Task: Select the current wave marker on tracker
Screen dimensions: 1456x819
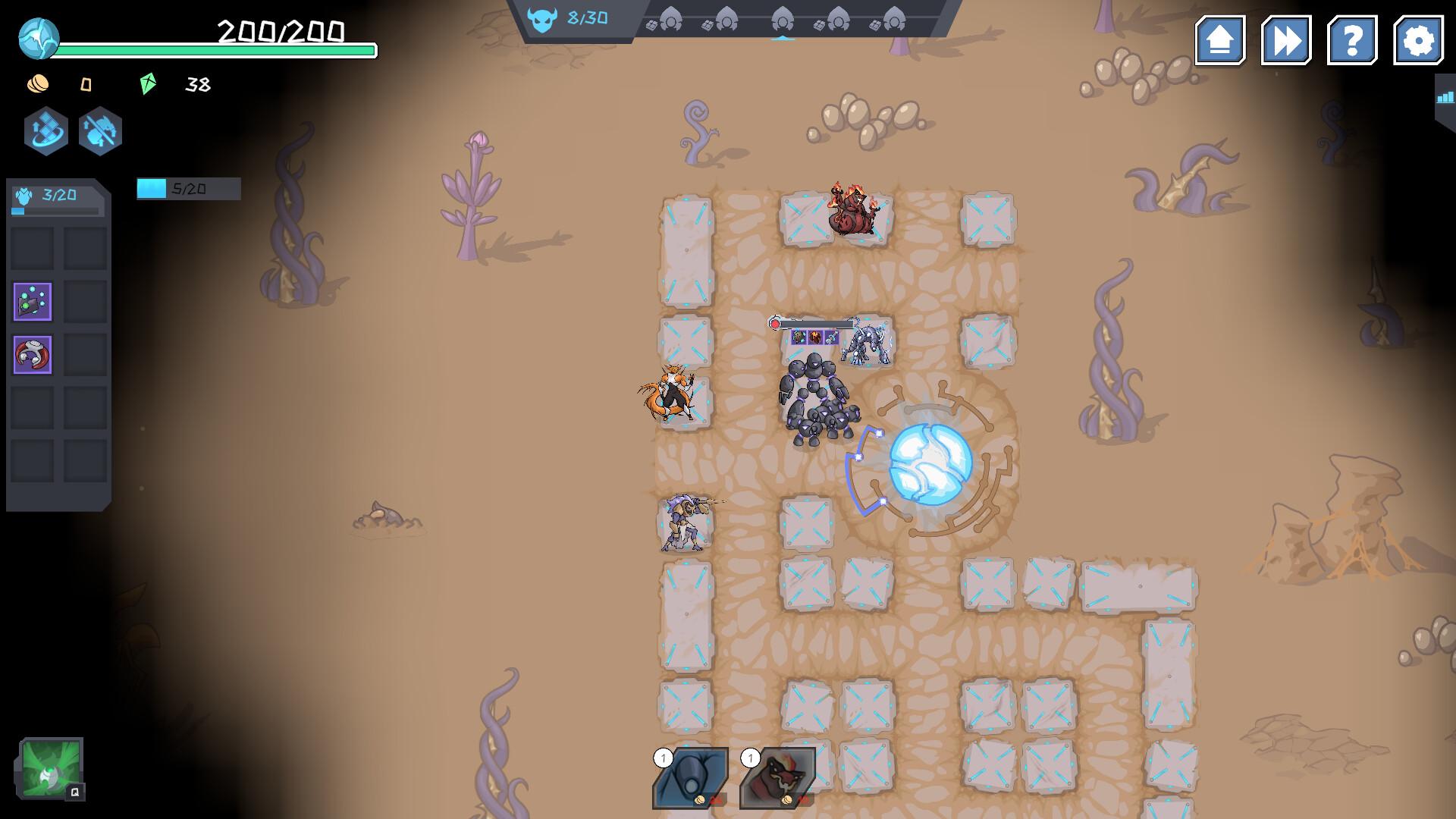Action: click(783, 19)
